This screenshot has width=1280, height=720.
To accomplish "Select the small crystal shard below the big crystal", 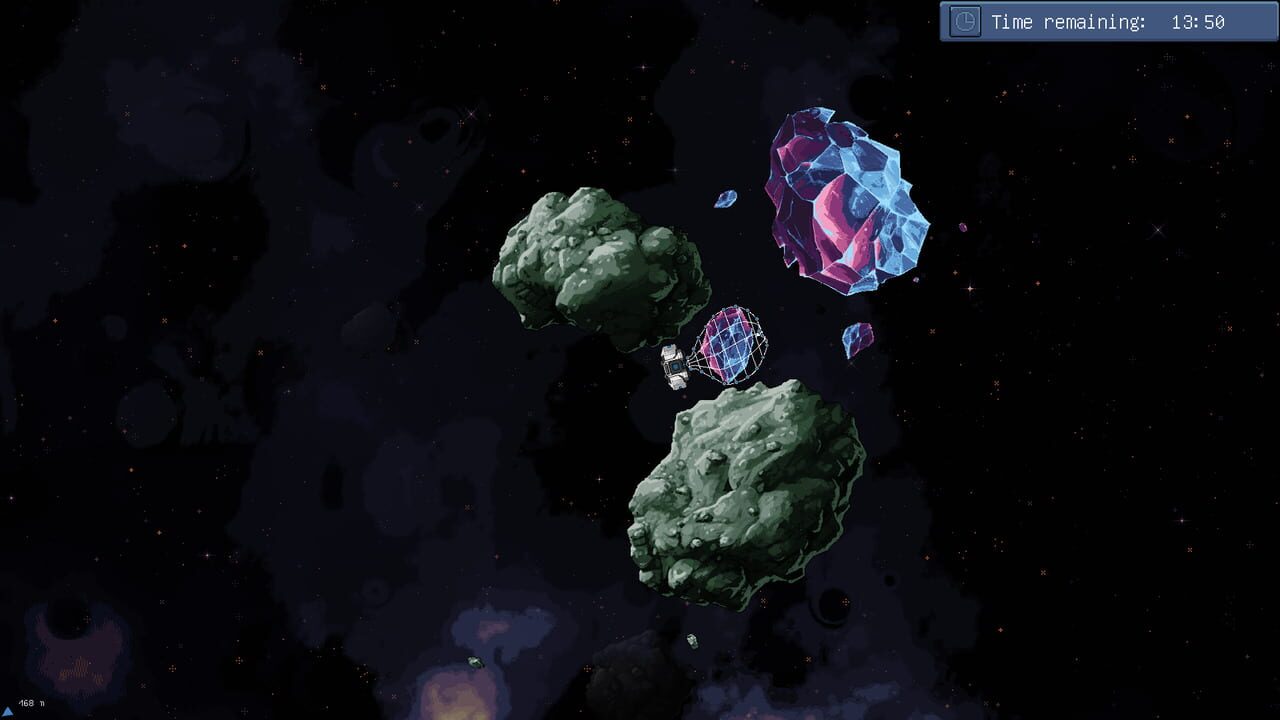I will pyautogui.click(x=855, y=338).
